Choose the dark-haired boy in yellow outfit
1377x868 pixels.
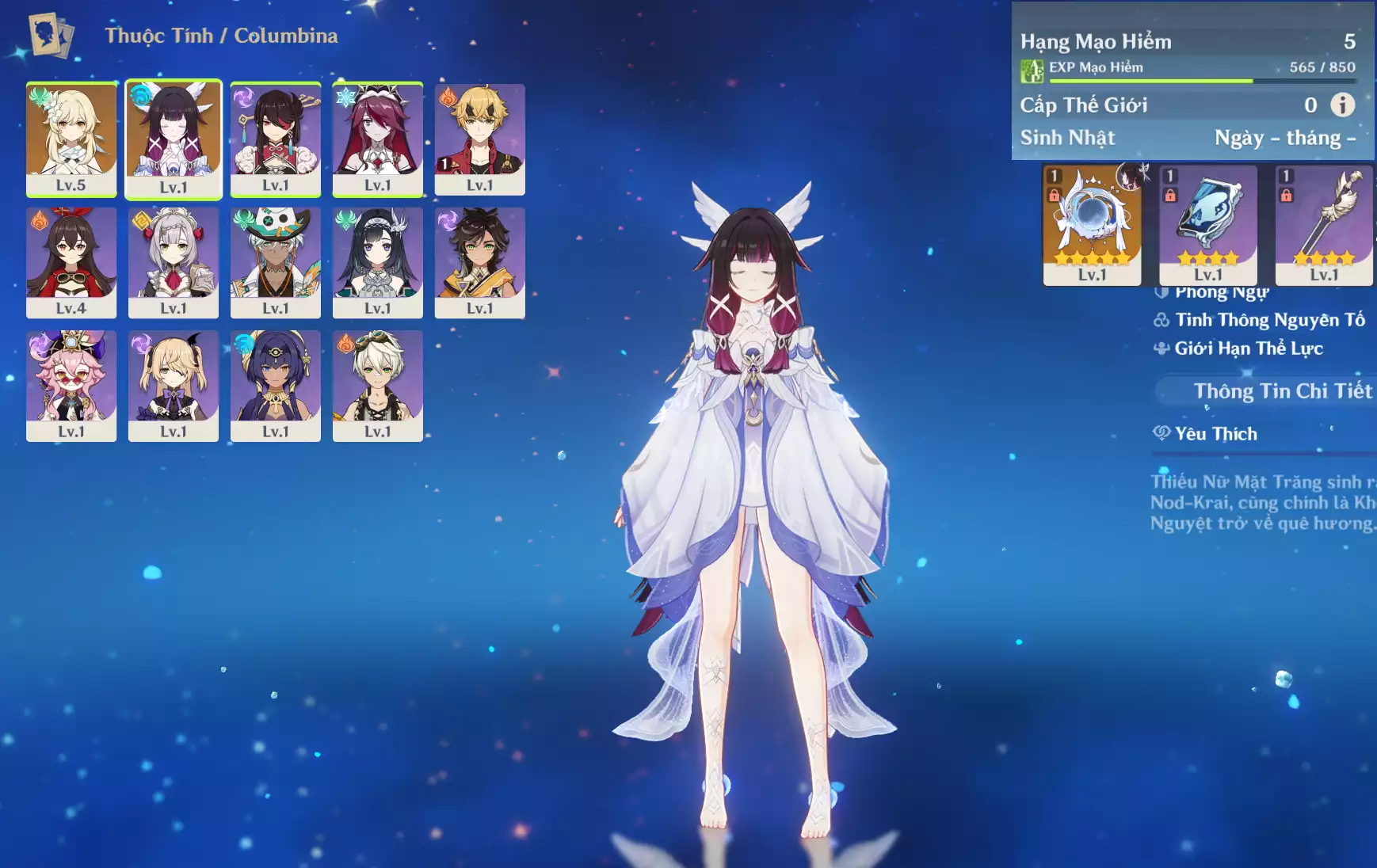pos(480,262)
